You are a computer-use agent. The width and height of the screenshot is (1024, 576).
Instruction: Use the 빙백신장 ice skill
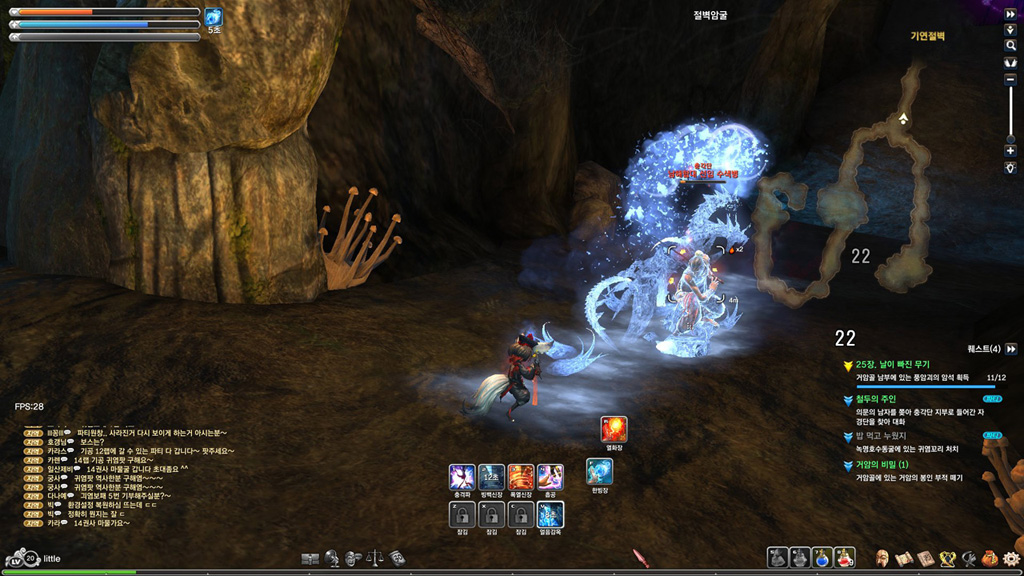coord(491,476)
